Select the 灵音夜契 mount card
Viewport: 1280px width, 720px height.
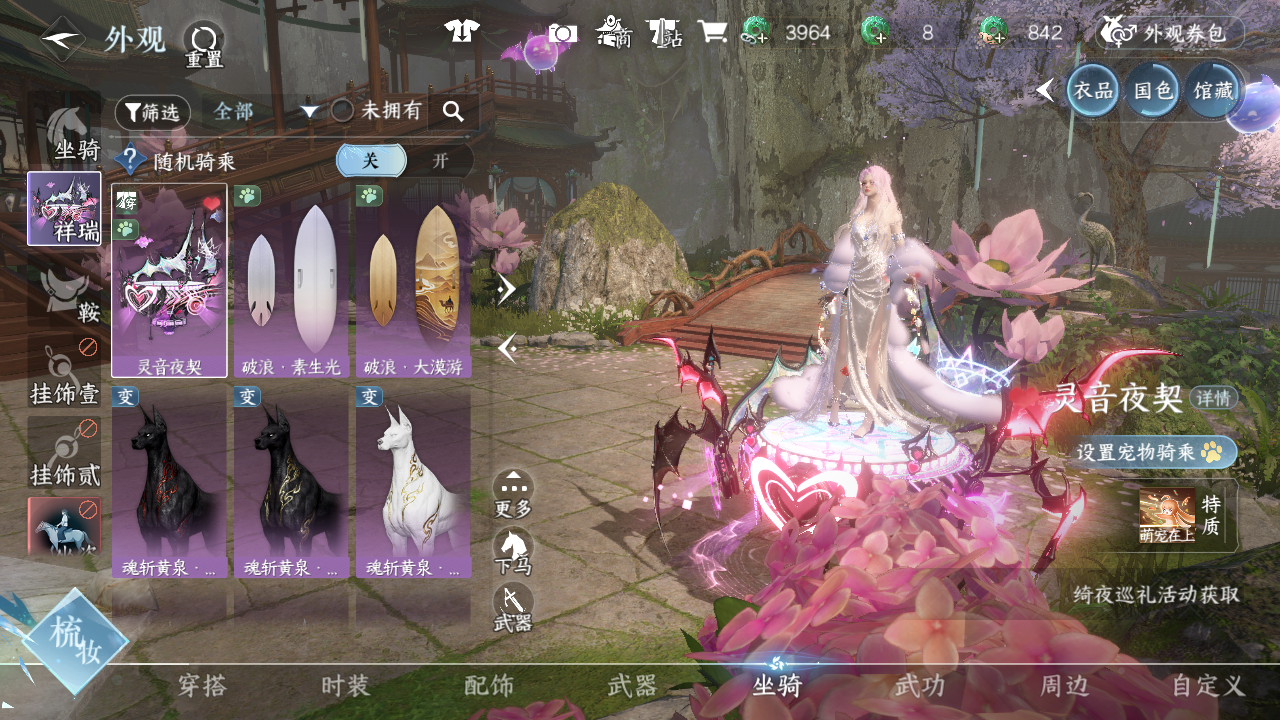tap(169, 281)
